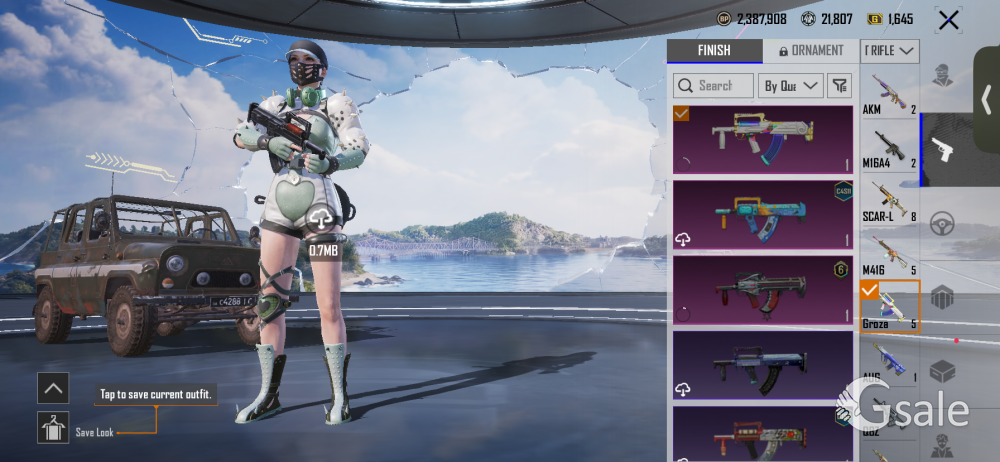The image size is (1000, 462).
Task: Open the filter funnel options
Action: [839, 86]
